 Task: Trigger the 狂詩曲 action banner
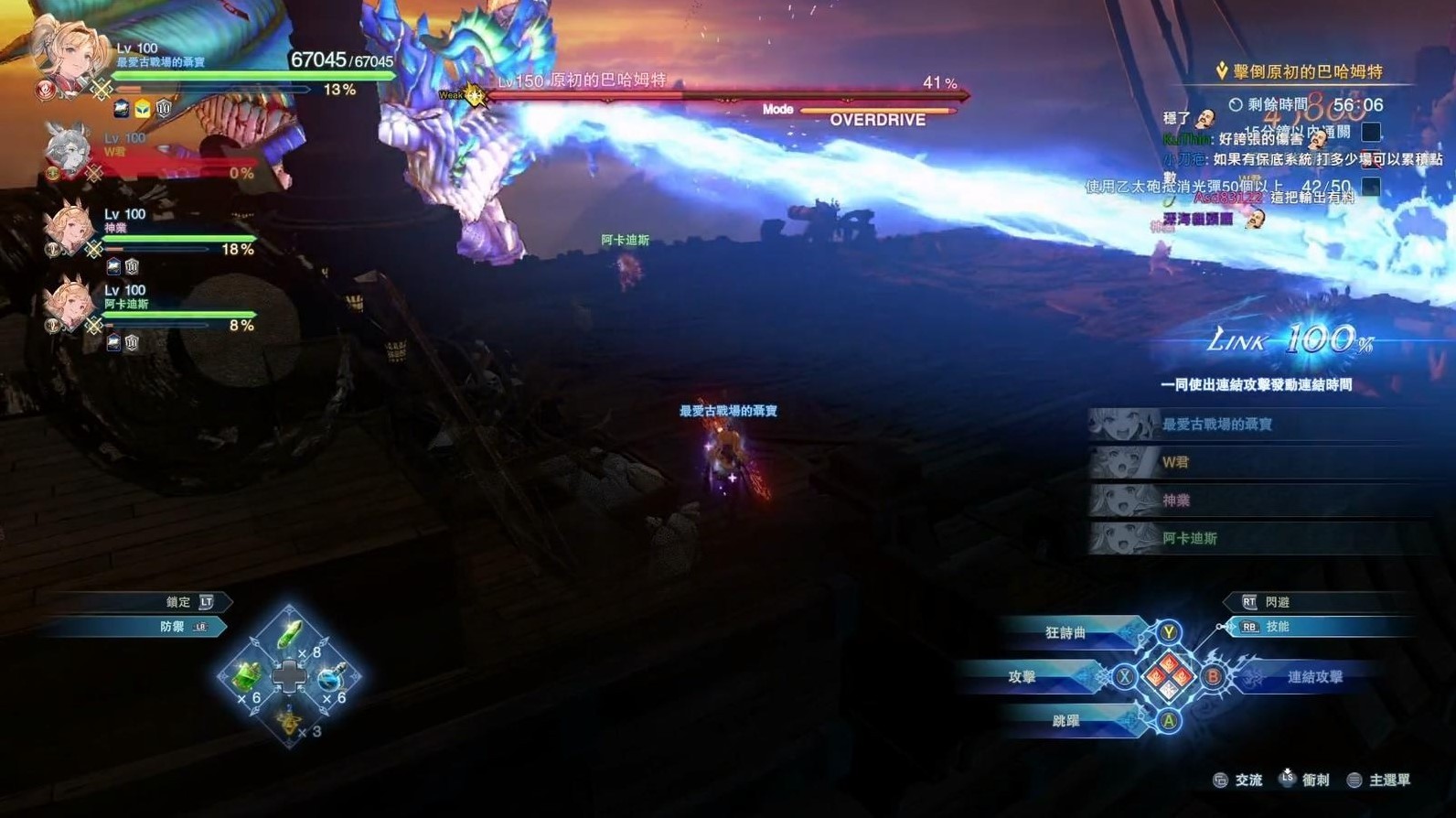pos(1066,633)
